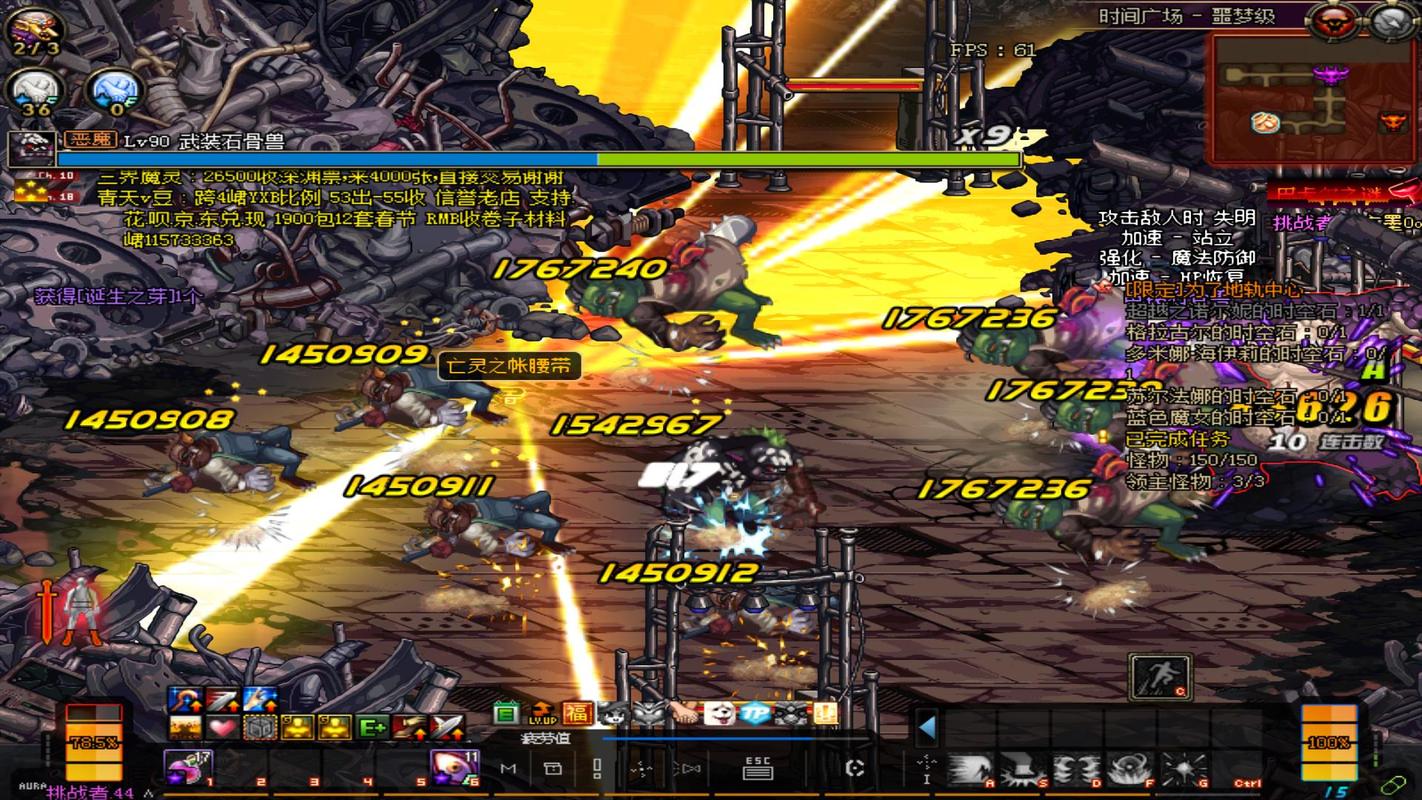The image size is (1422, 800).
Task: Select the skill bound to the A key
Action: pos(970,766)
